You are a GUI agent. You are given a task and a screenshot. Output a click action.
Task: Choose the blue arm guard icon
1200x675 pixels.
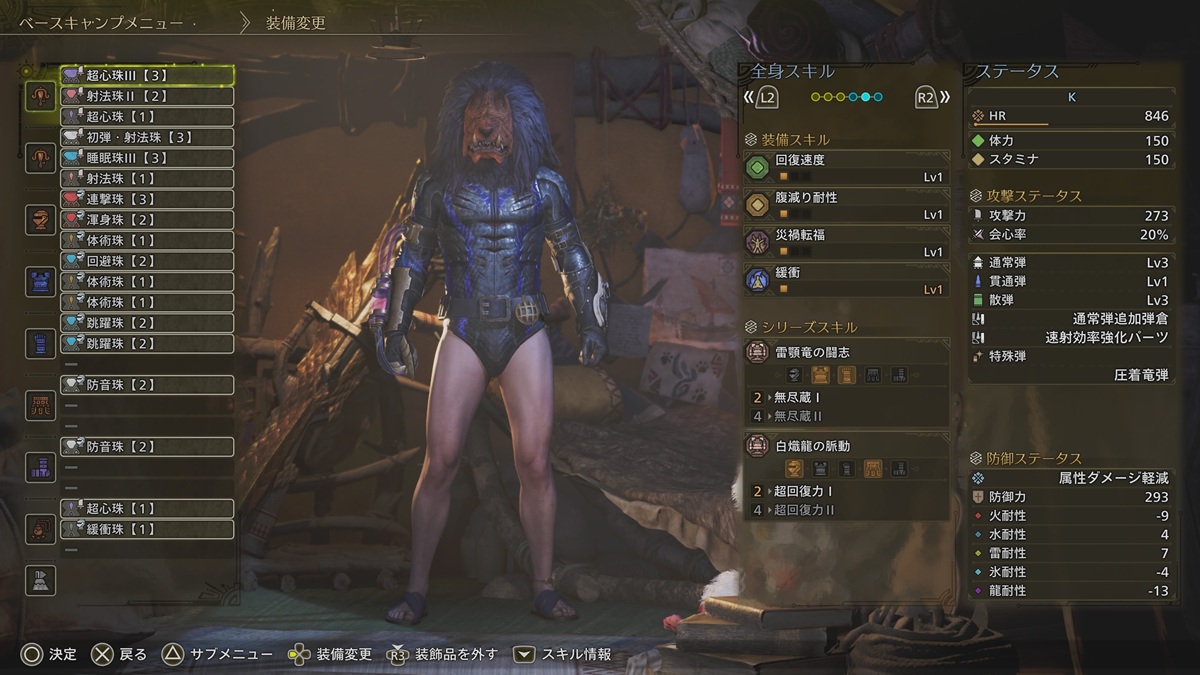click(x=40, y=343)
